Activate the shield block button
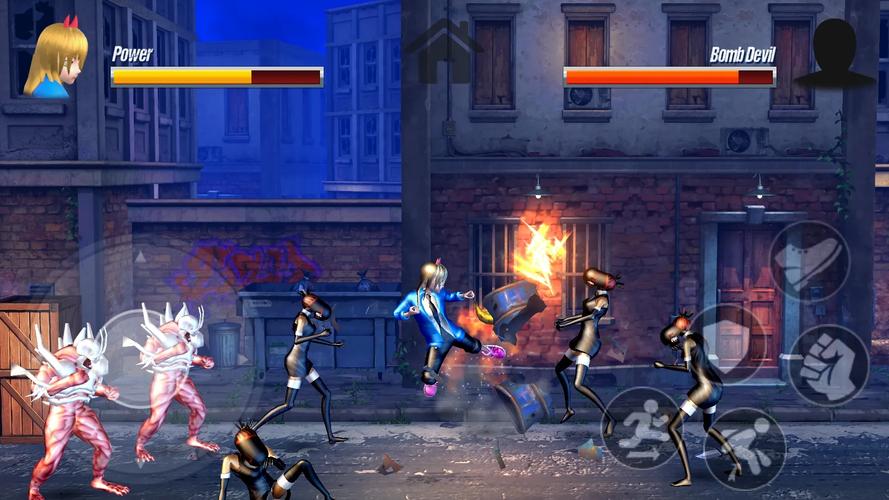Viewport: 889px width, 500px height. [x=729, y=343]
